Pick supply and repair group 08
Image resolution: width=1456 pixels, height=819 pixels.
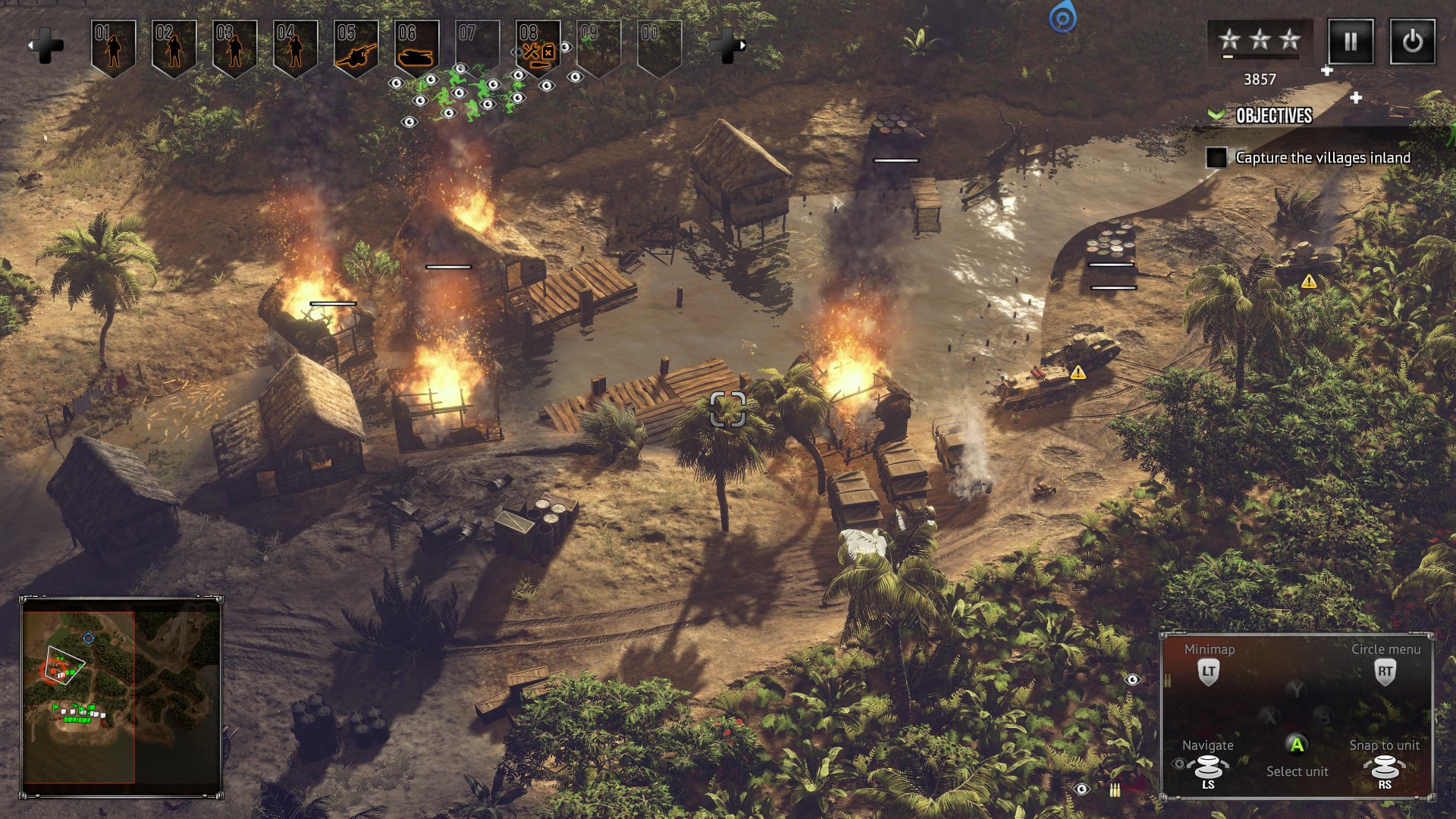pos(538,48)
